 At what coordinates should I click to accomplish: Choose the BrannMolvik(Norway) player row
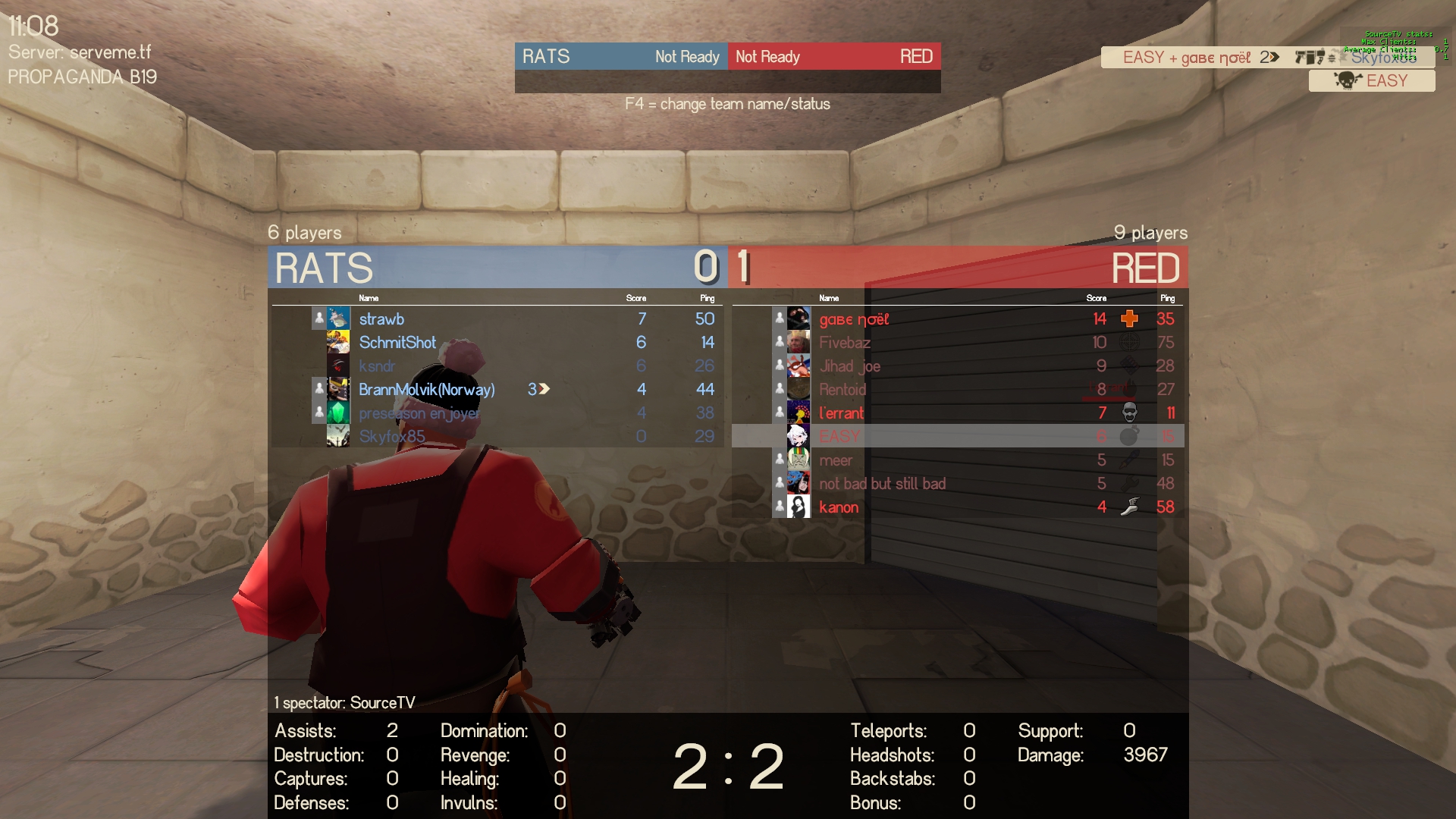point(426,390)
